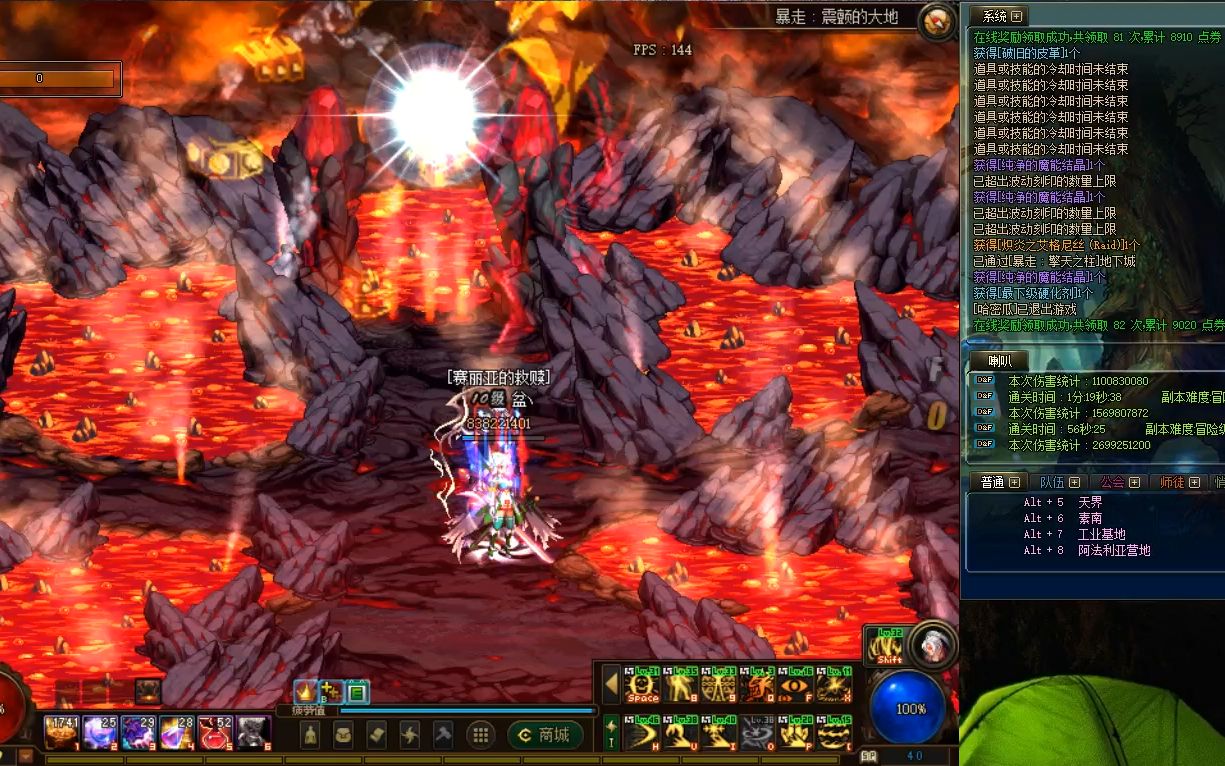Open the 系统 message tab

coord(1001,16)
